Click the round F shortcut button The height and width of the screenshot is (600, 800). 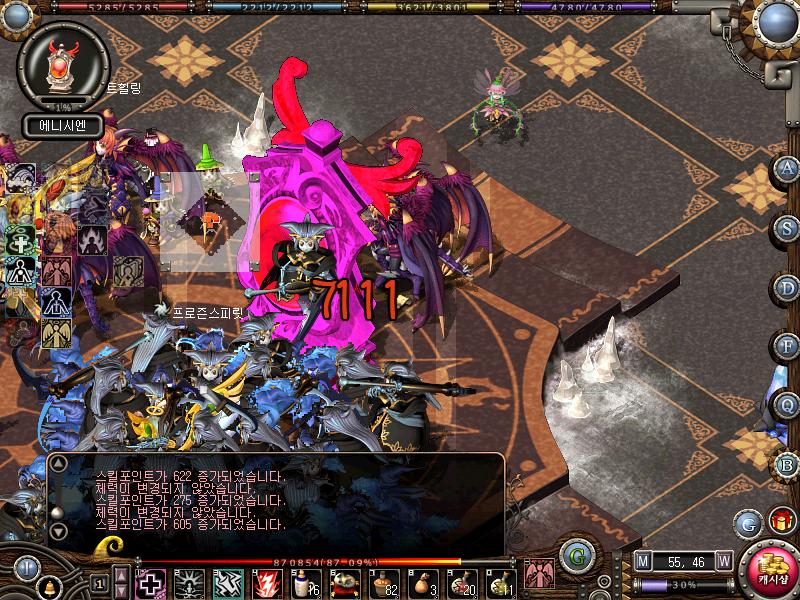click(x=788, y=346)
